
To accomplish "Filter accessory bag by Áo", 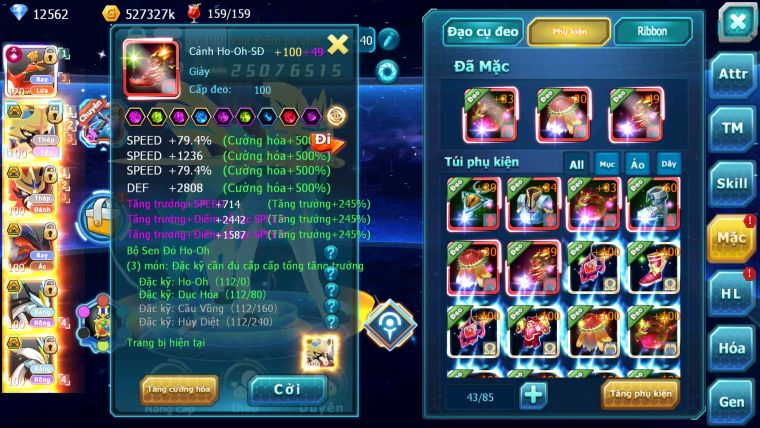I will pos(637,164).
